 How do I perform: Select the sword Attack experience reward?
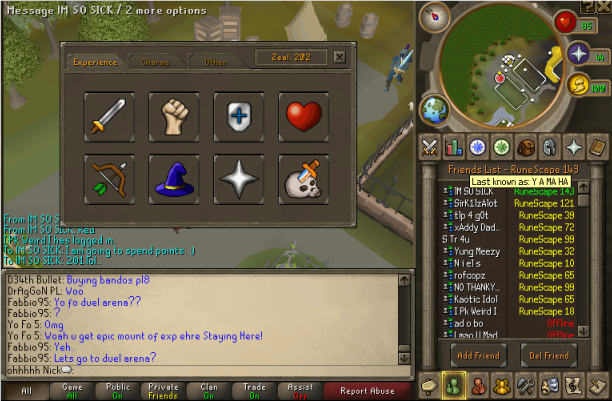[x=109, y=116]
